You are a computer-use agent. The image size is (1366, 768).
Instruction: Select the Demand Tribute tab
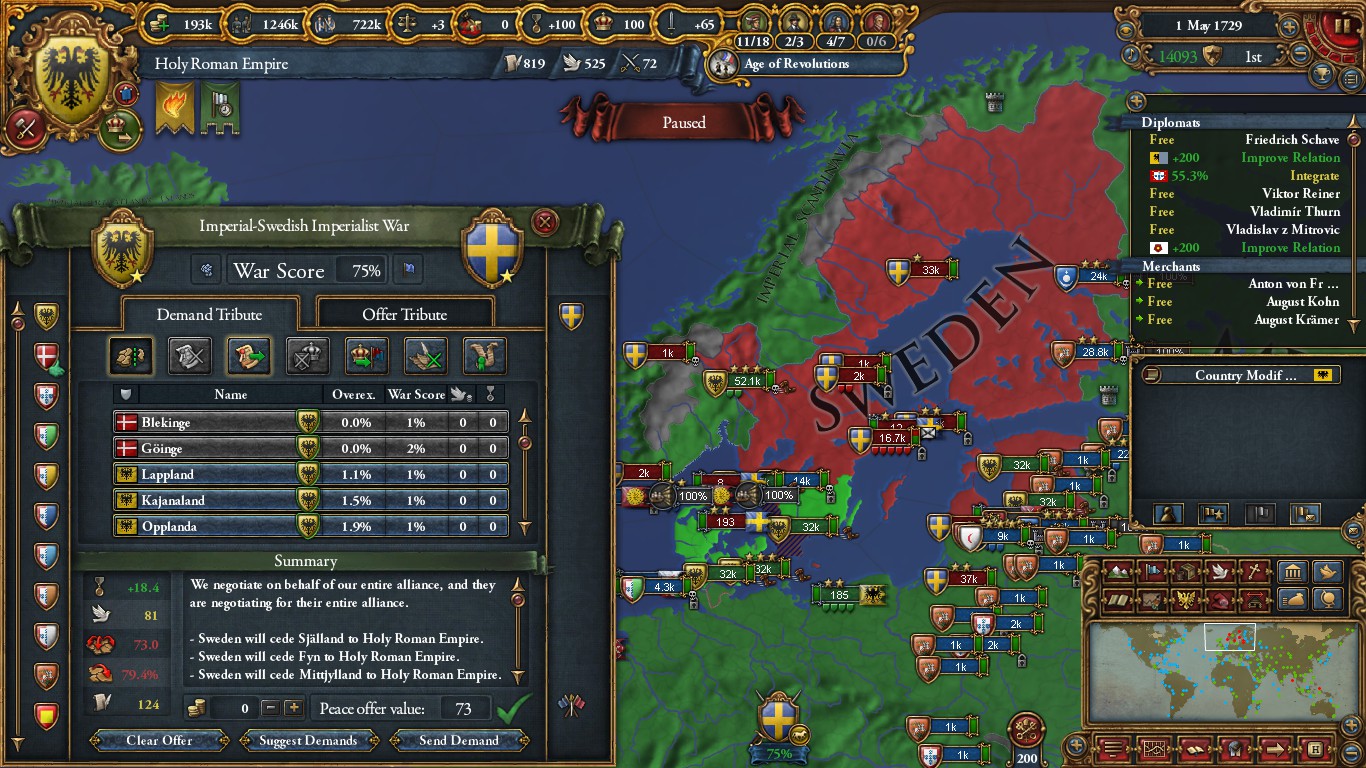209,314
